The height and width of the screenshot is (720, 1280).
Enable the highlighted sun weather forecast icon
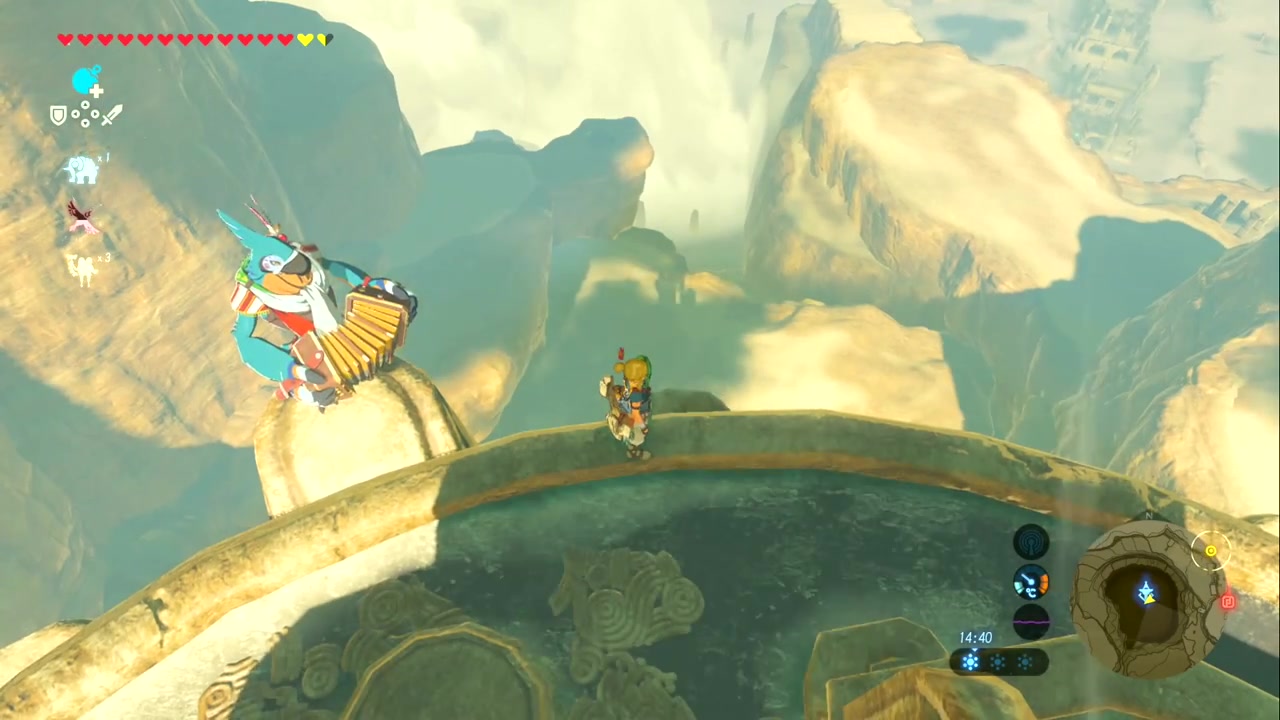click(971, 660)
